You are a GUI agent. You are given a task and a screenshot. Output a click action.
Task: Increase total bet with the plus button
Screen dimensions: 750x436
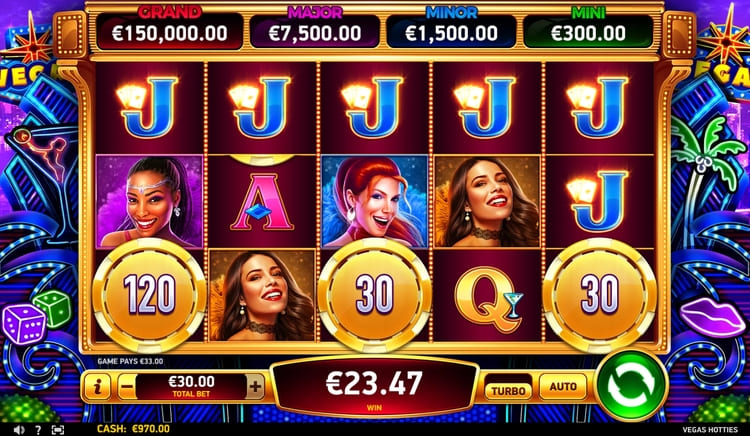tap(256, 386)
